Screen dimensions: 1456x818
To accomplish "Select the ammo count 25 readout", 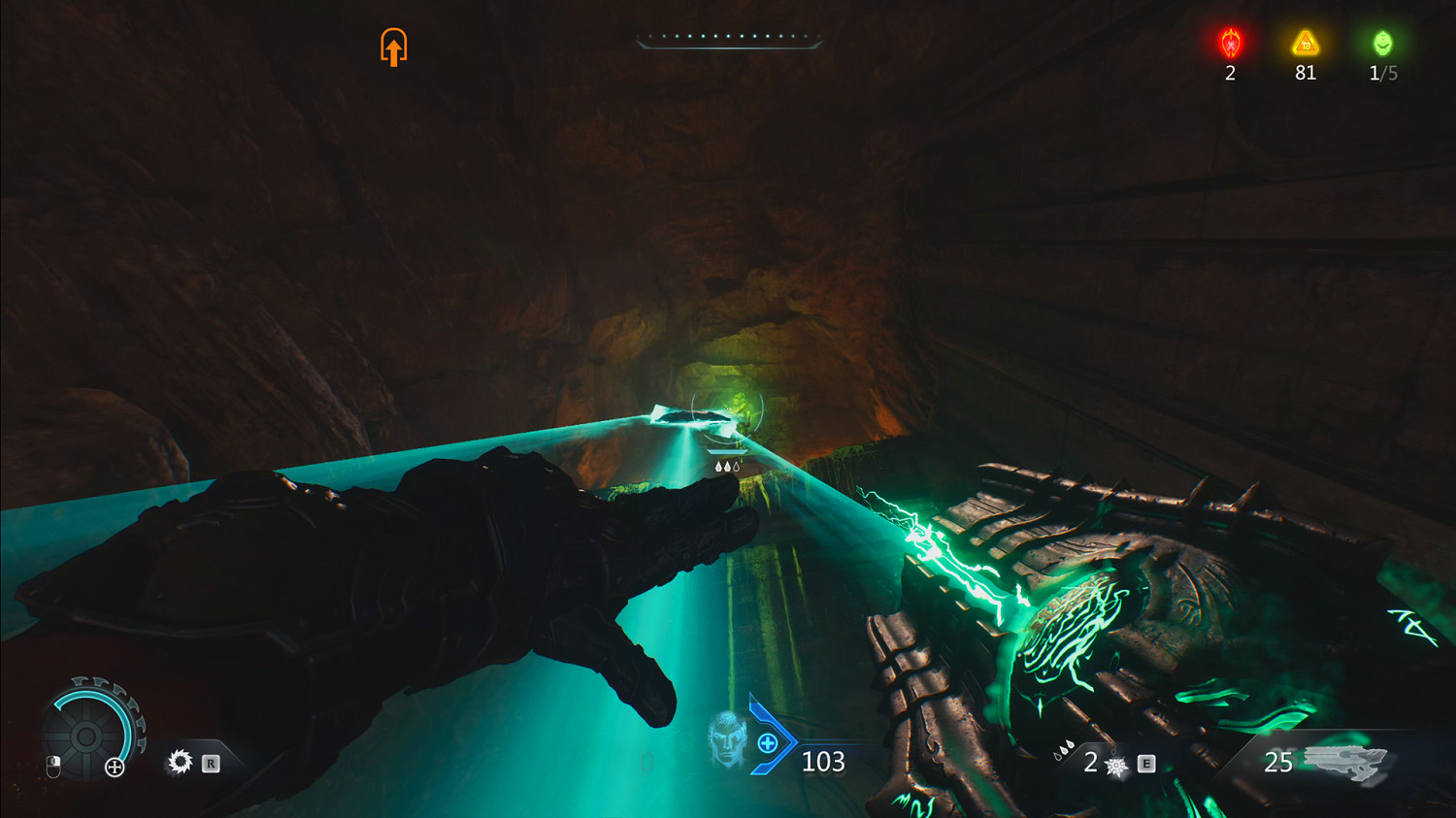I will pos(1279,763).
